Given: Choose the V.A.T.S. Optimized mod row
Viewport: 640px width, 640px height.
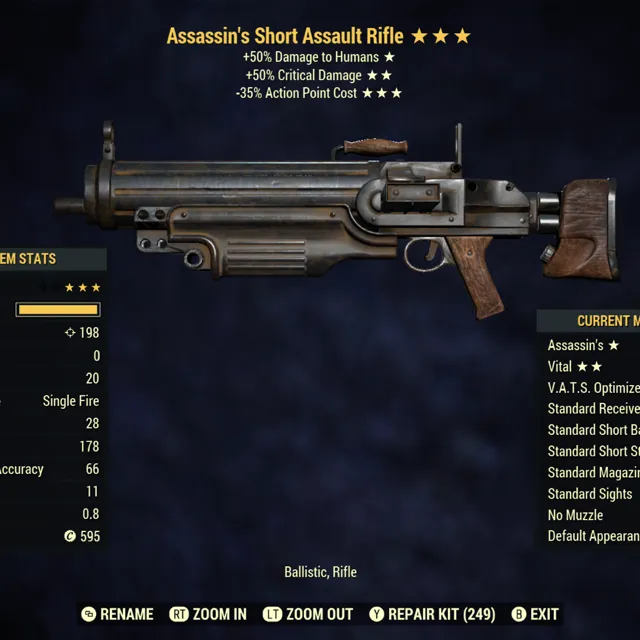Looking at the screenshot, I should 594,388.
